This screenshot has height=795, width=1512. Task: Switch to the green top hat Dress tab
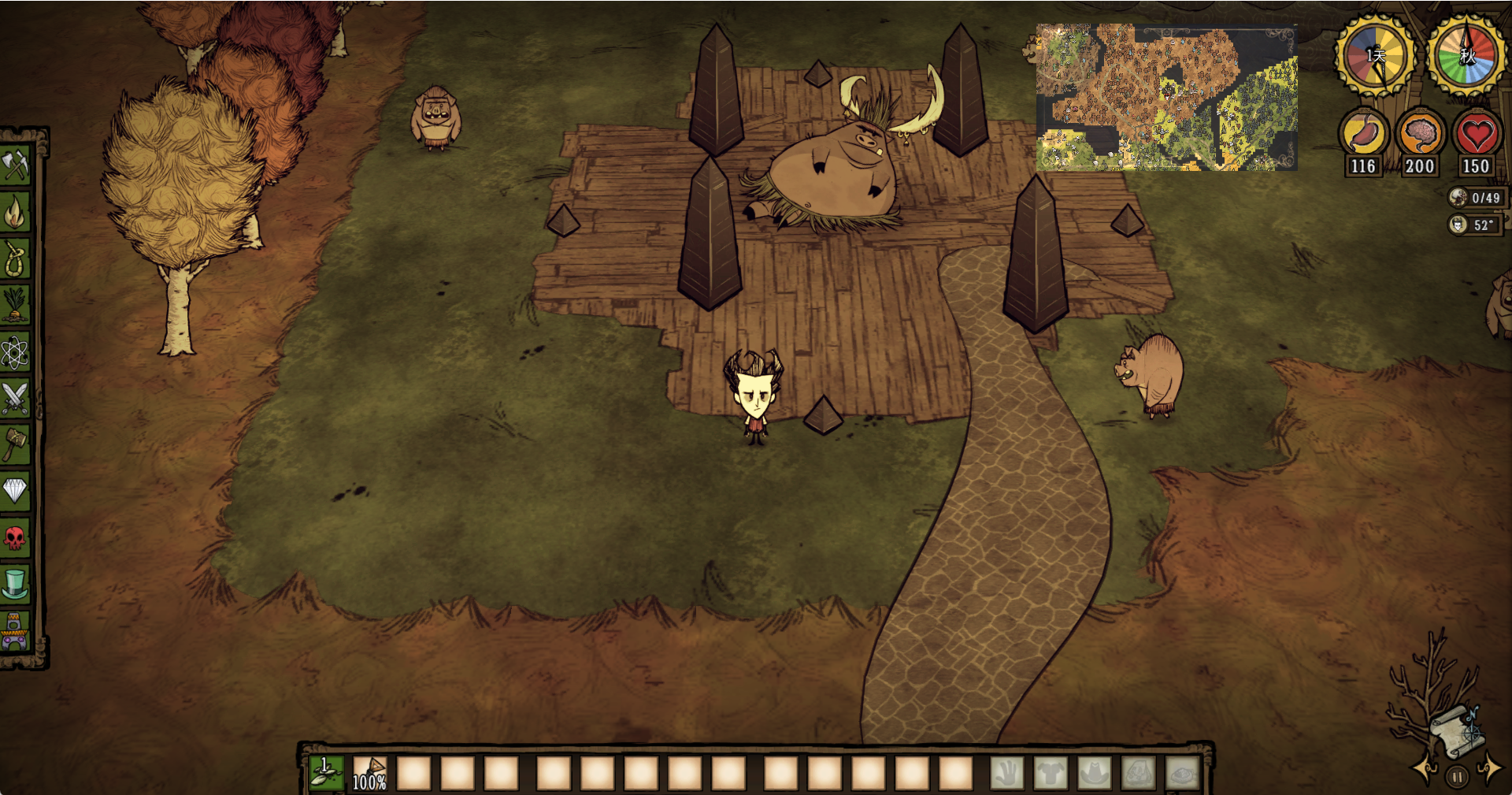pos(15,585)
